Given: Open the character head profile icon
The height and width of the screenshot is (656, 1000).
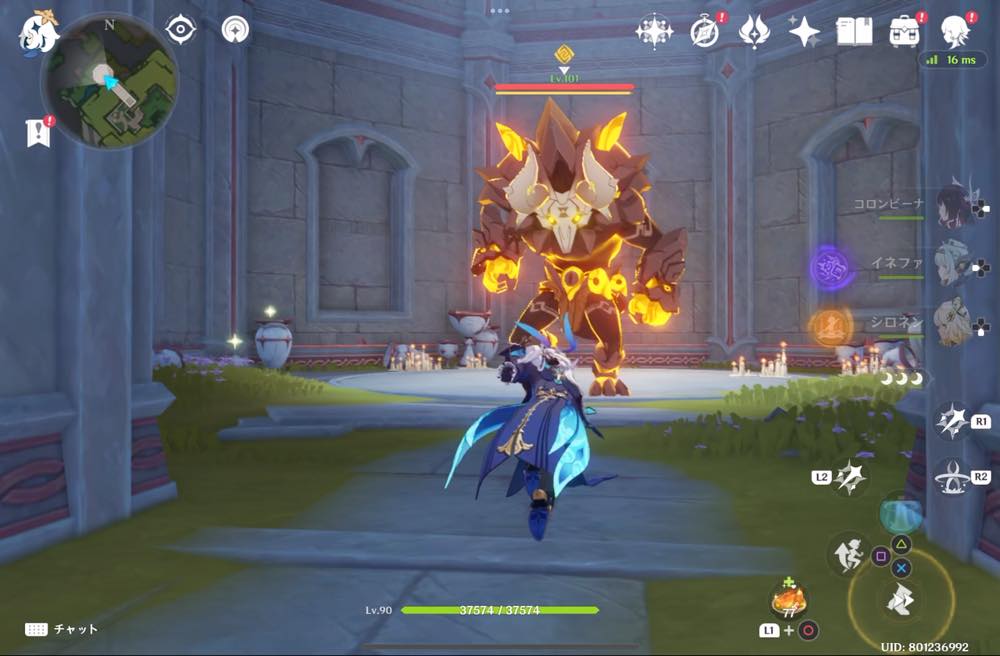Looking at the screenshot, I should [x=956, y=30].
